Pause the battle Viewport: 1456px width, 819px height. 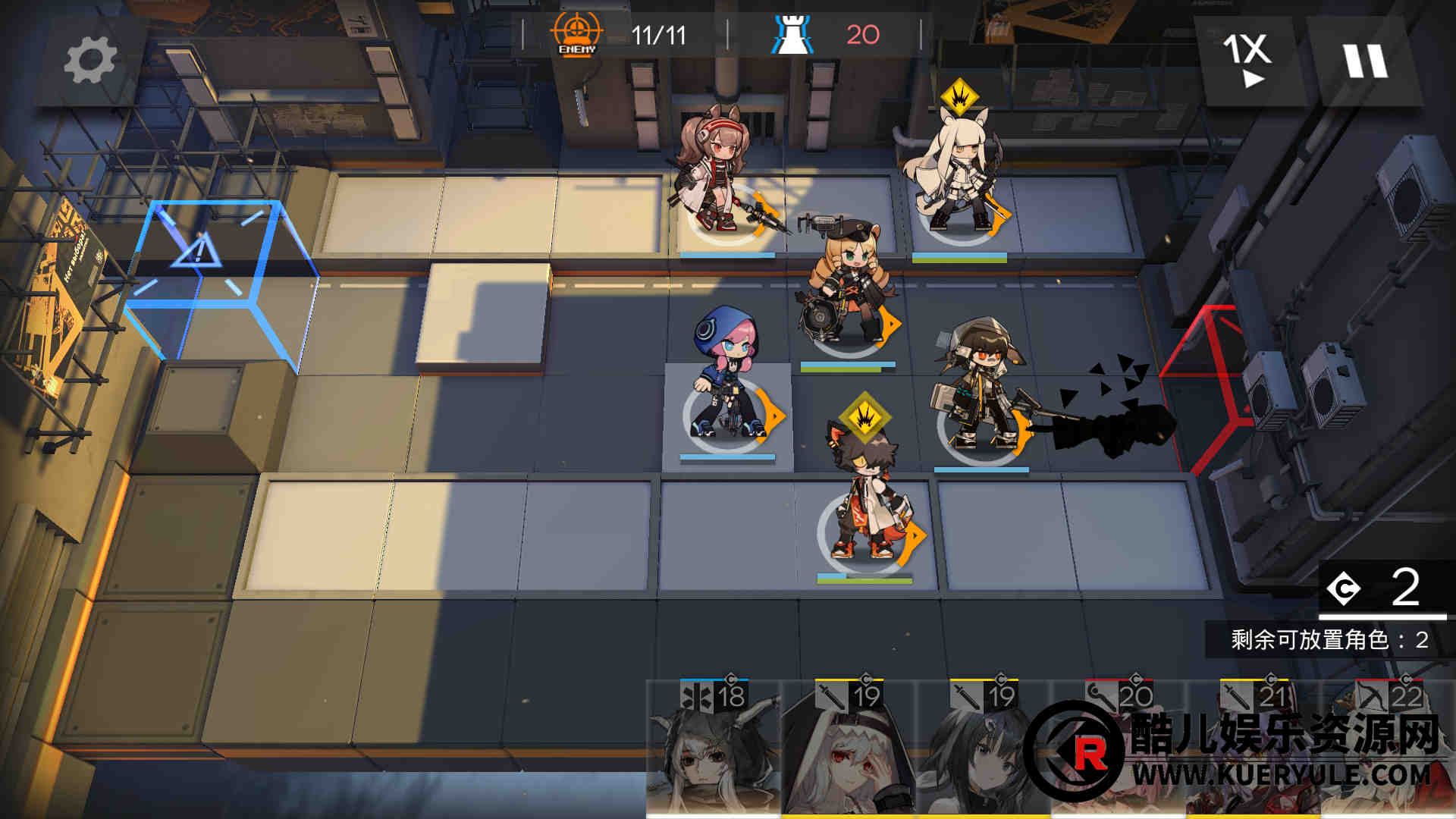pos(1366,61)
